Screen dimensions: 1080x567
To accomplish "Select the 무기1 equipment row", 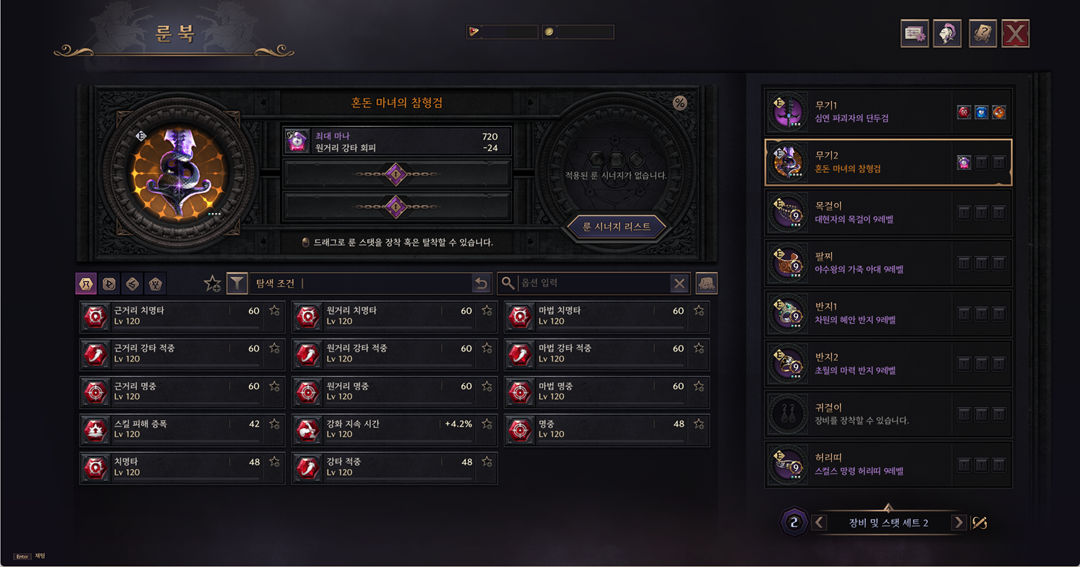I will (888, 112).
